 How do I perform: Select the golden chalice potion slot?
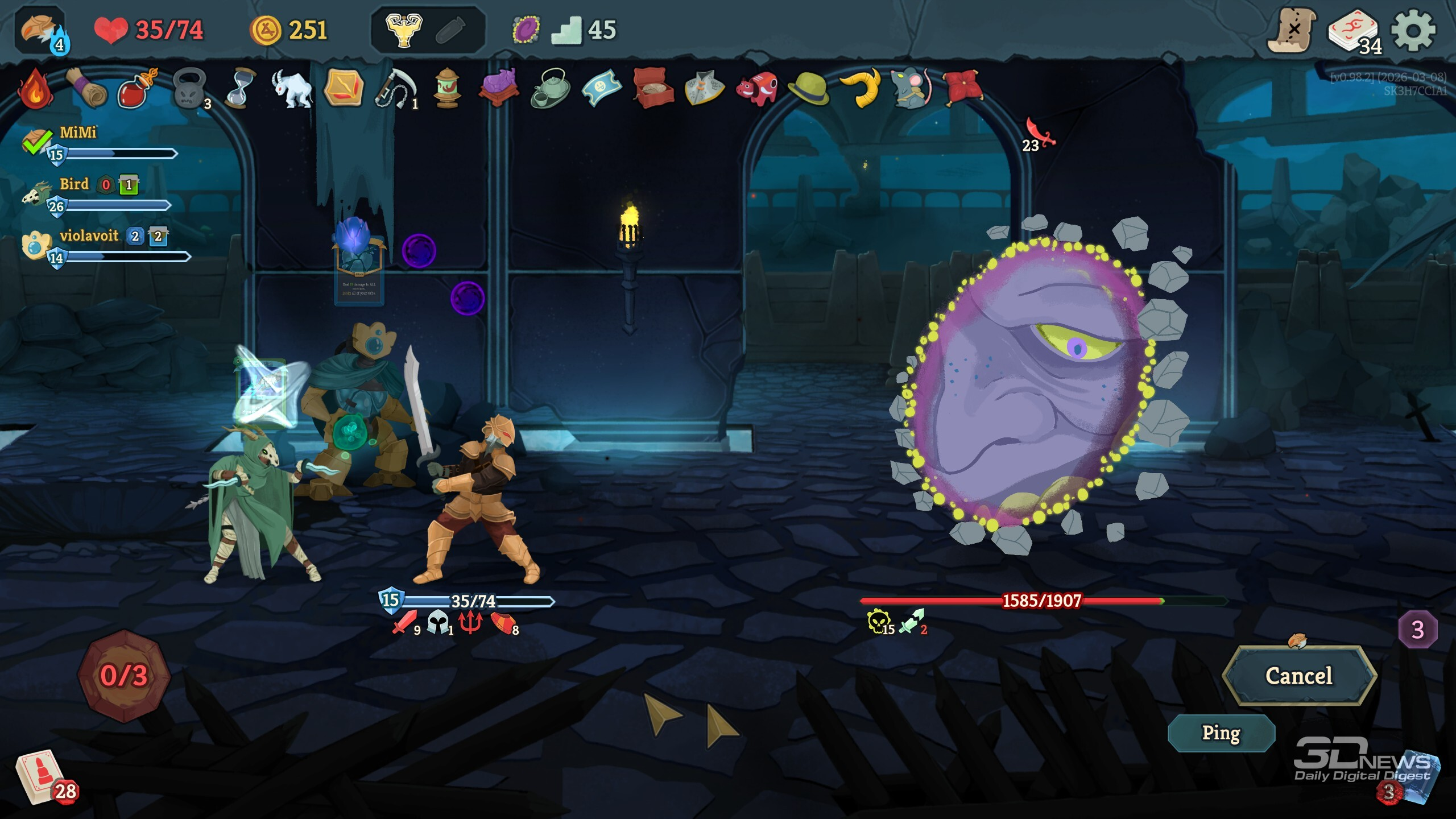click(x=404, y=30)
